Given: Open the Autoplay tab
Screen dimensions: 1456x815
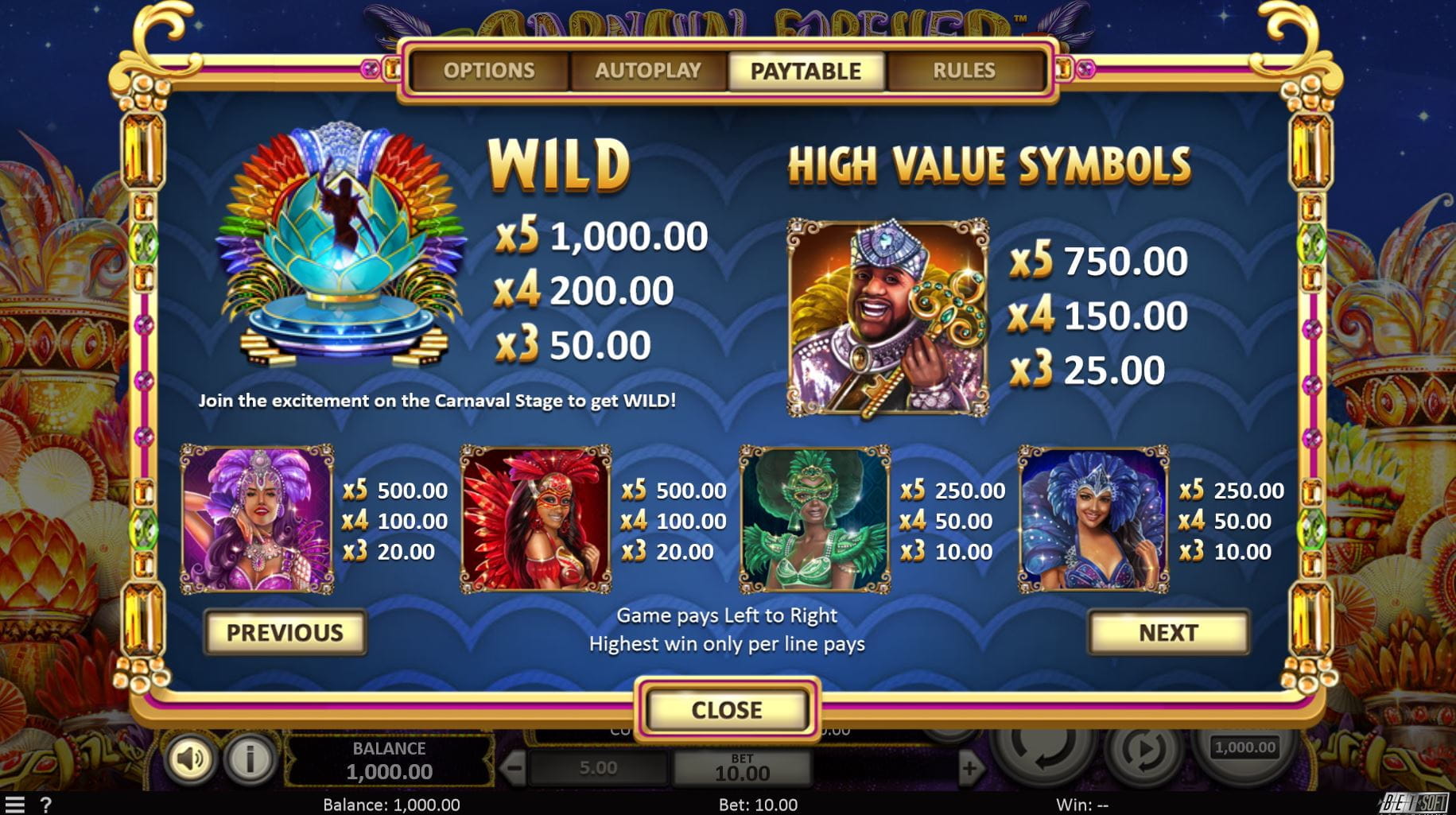Looking at the screenshot, I should [x=648, y=71].
